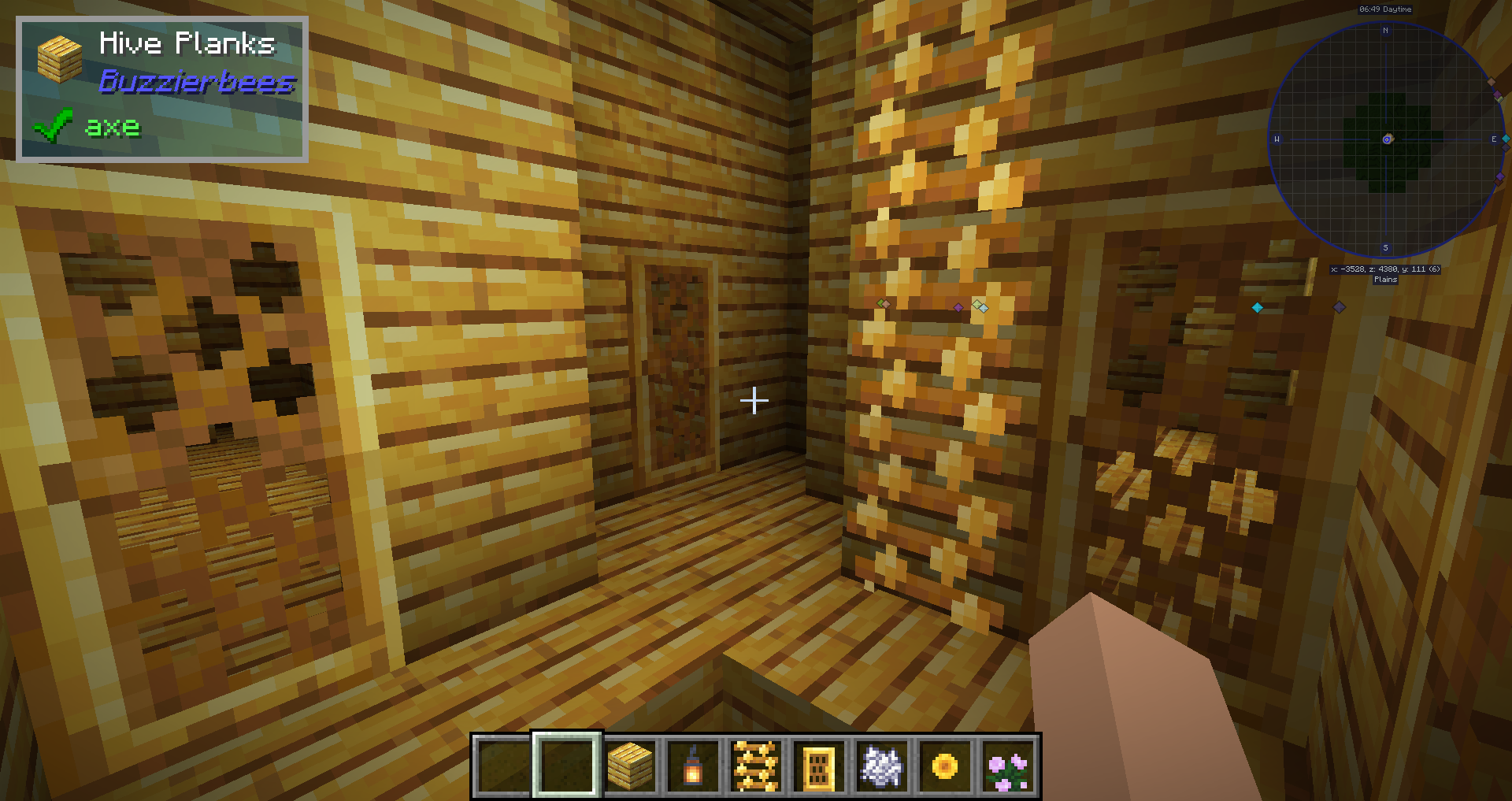
Task: Select the lantern hotbar slot
Action: click(x=693, y=766)
